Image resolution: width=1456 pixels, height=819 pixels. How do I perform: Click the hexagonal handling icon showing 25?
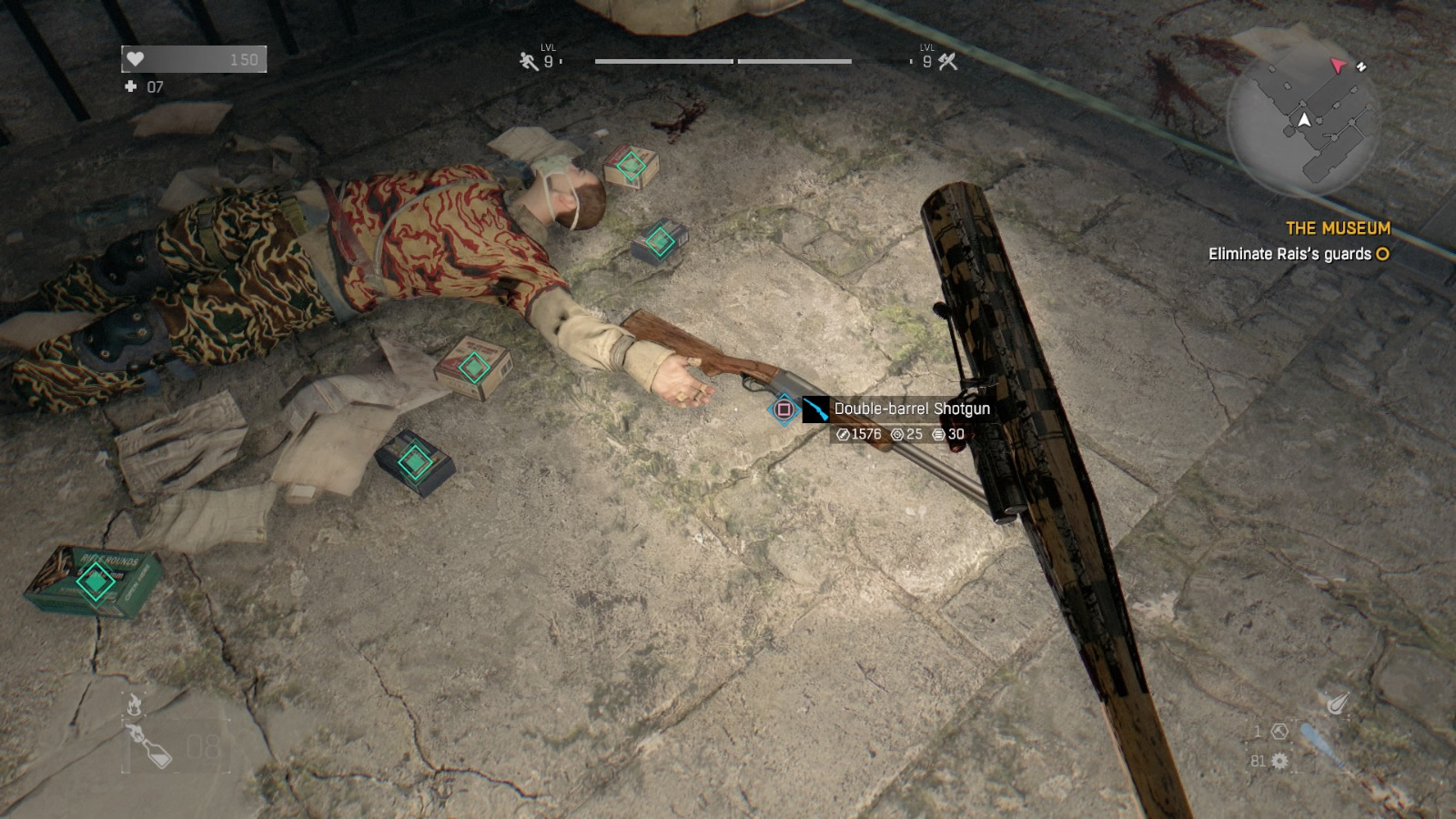(x=900, y=433)
